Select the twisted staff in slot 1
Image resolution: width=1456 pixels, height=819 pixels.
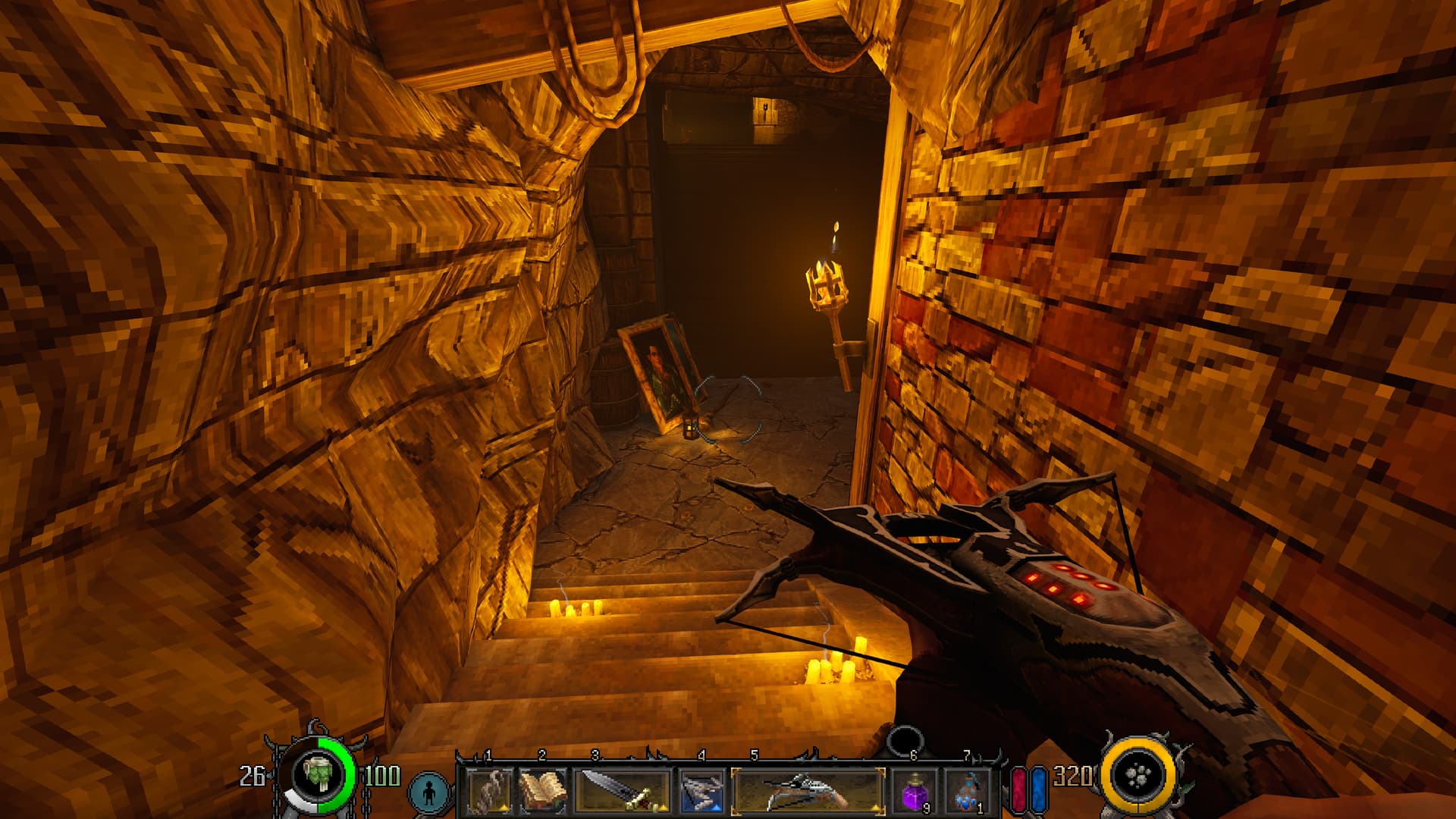tap(488, 792)
